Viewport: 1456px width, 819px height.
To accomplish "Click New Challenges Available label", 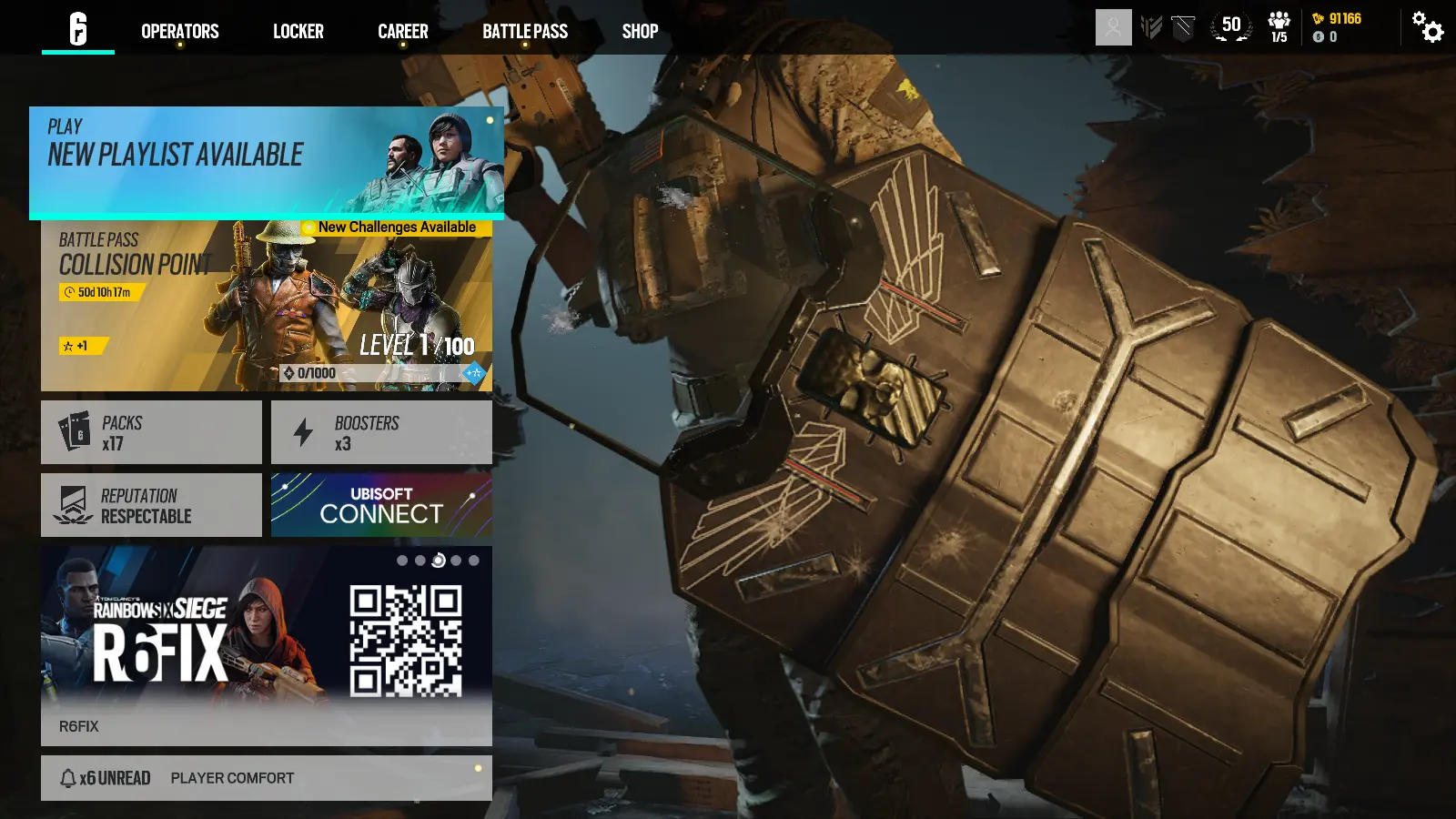I will (x=395, y=226).
